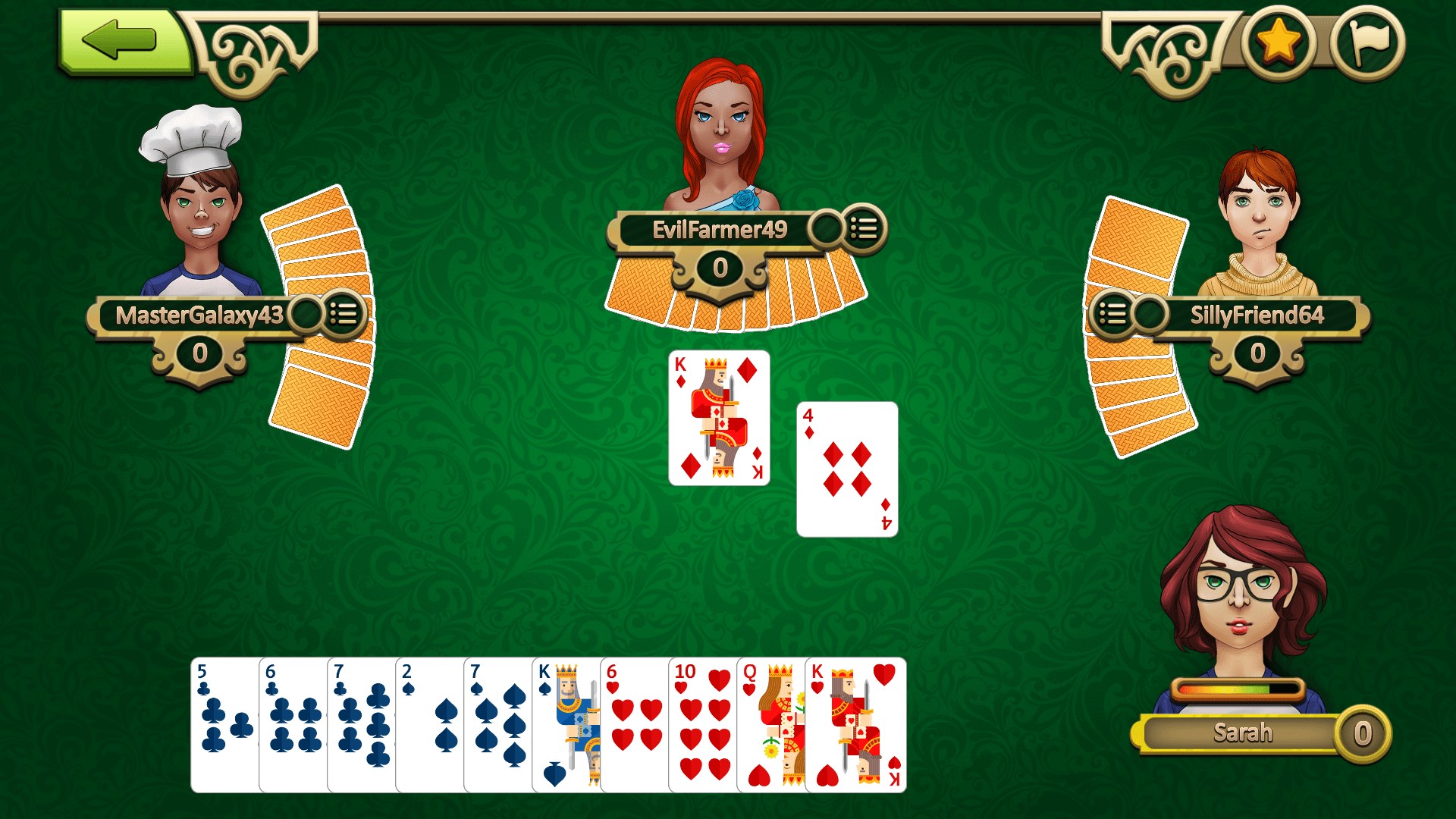Select the menu icon beside SillyFriend64
Image resolution: width=1456 pixels, height=819 pixels.
(x=1113, y=315)
